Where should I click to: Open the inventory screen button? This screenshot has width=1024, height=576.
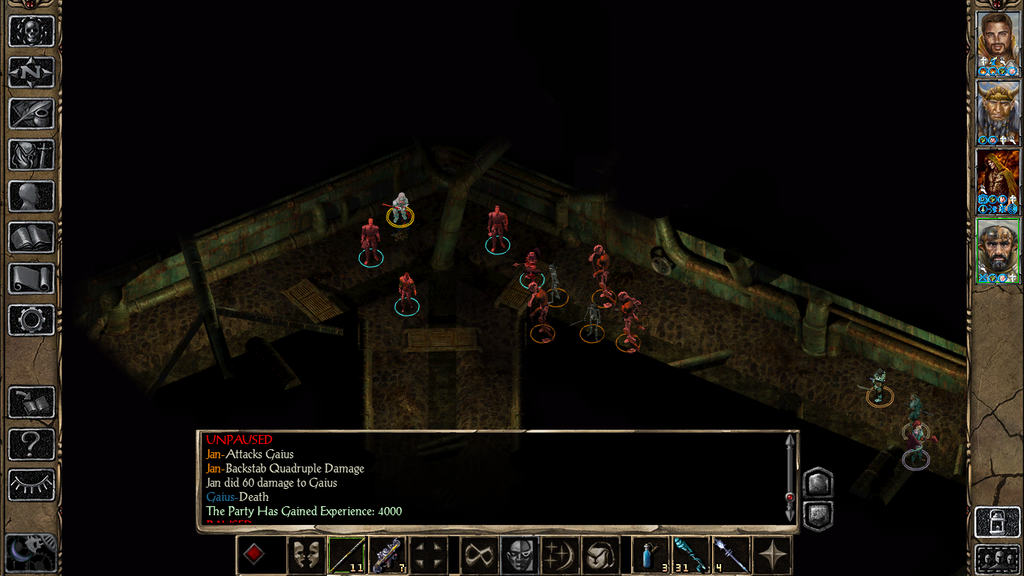[x=31, y=155]
